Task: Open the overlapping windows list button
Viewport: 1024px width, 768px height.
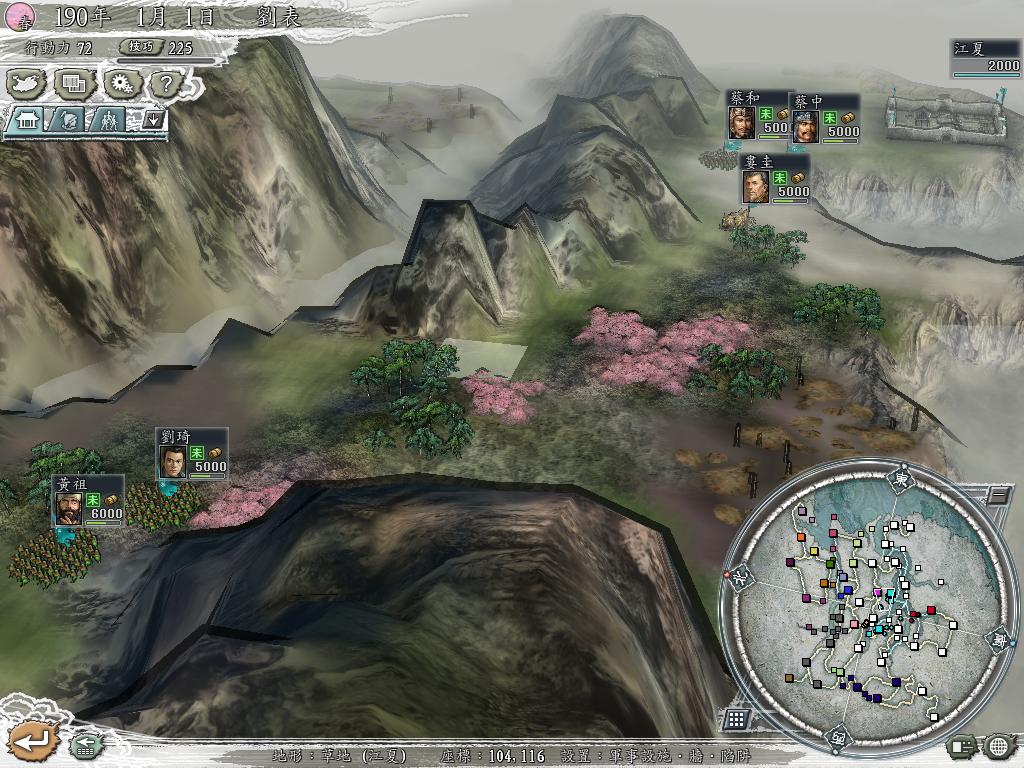Action: click(73, 83)
